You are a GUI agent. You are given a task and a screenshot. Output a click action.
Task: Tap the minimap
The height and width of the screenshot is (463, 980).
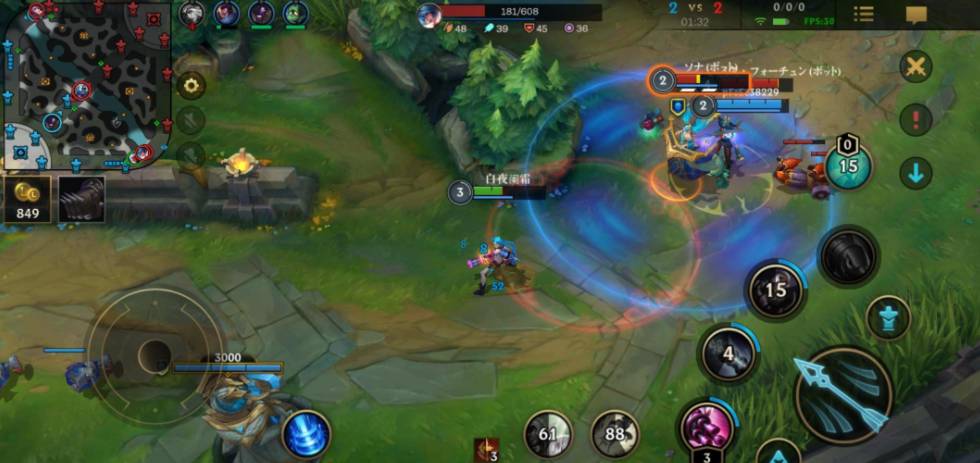tap(87, 84)
